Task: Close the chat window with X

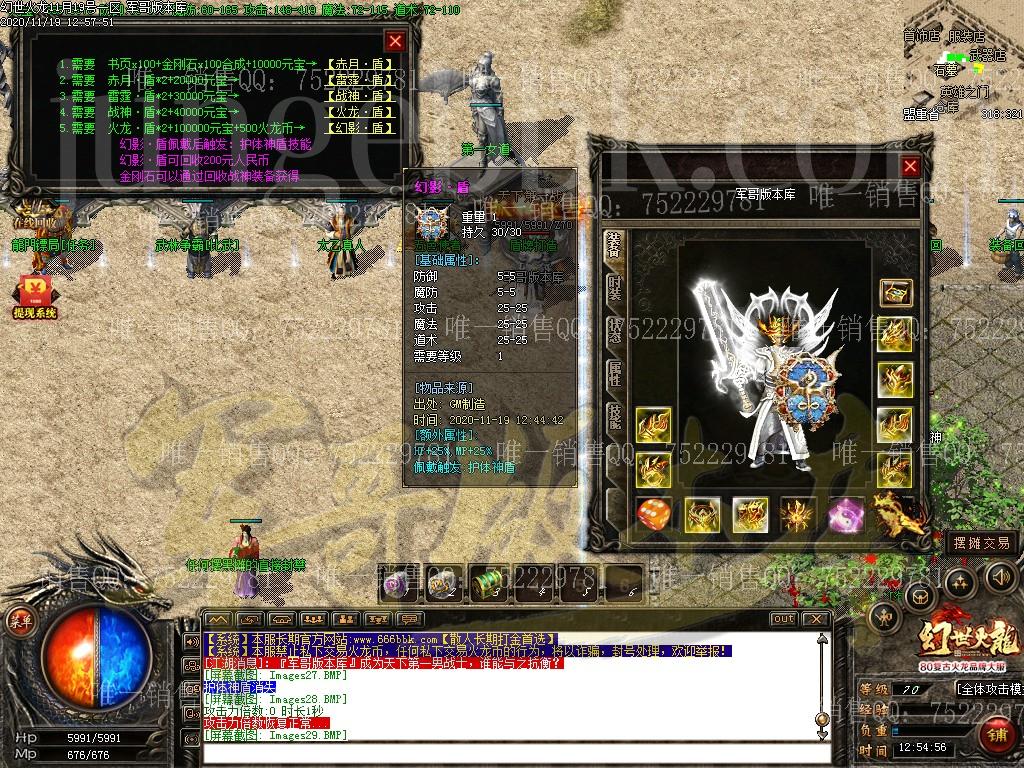Action: click(x=818, y=619)
